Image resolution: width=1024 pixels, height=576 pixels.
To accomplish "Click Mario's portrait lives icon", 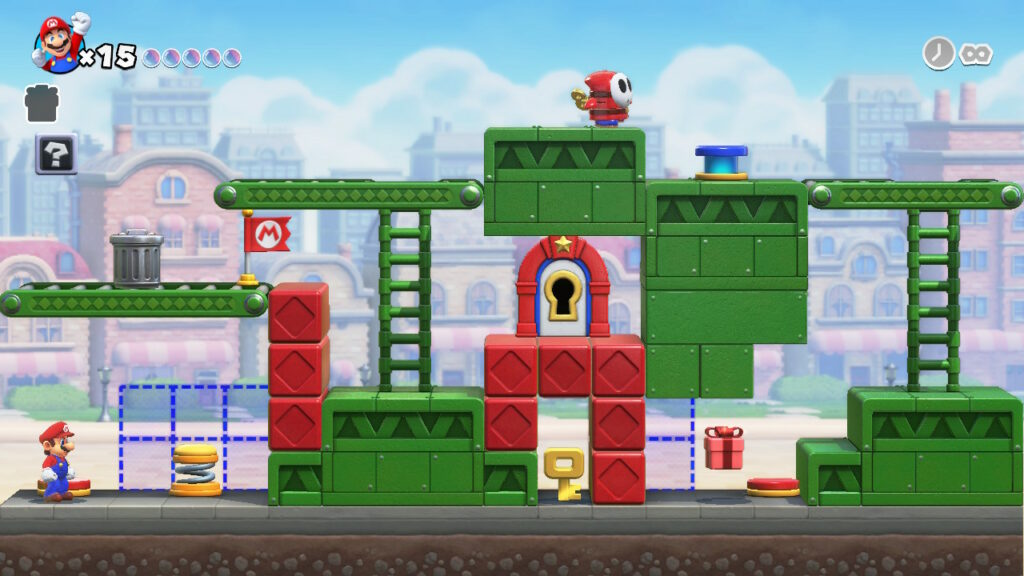I will point(59,44).
